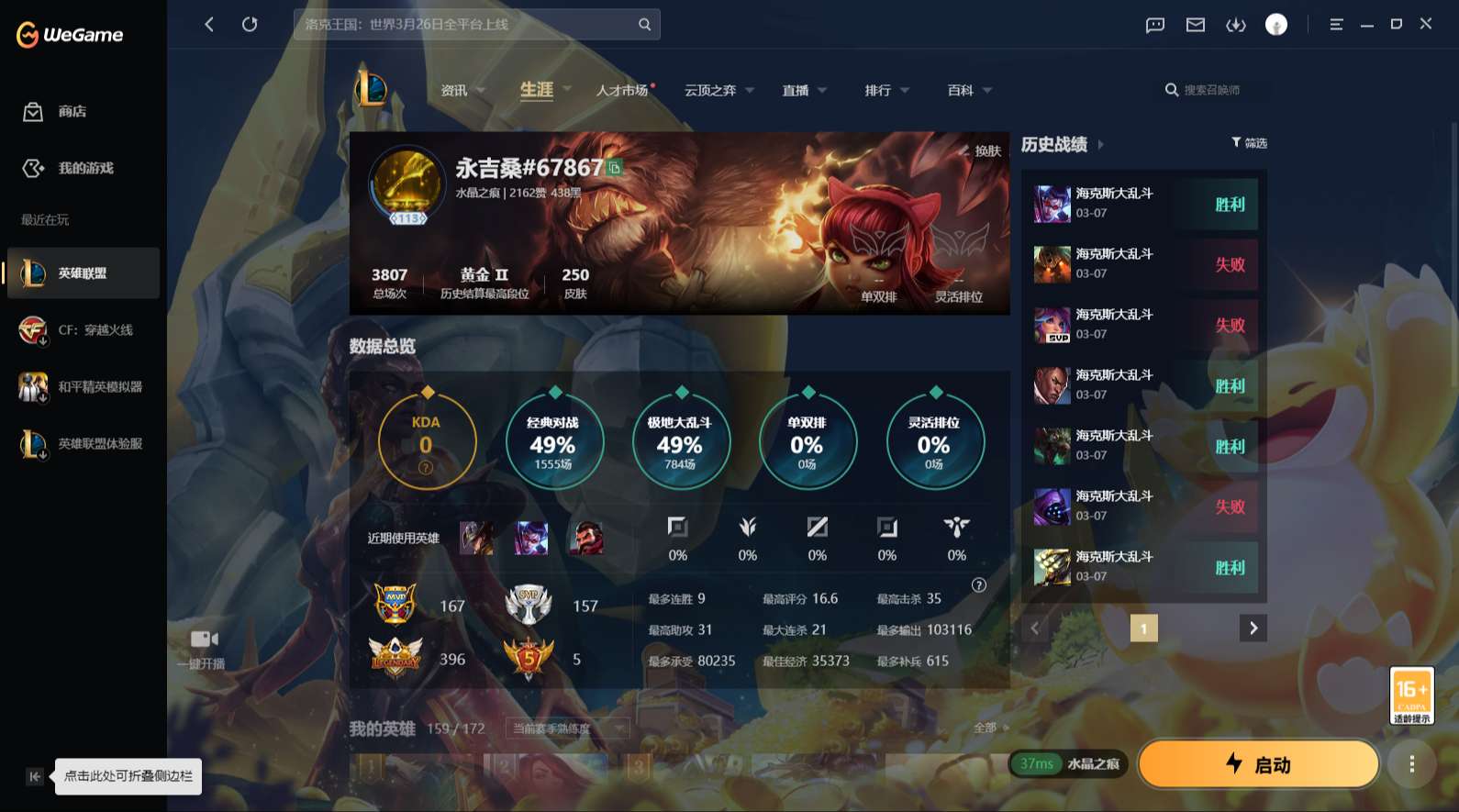Open the download manager icon at top right
This screenshot has height=812, width=1459.
[x=1236, y=25]
